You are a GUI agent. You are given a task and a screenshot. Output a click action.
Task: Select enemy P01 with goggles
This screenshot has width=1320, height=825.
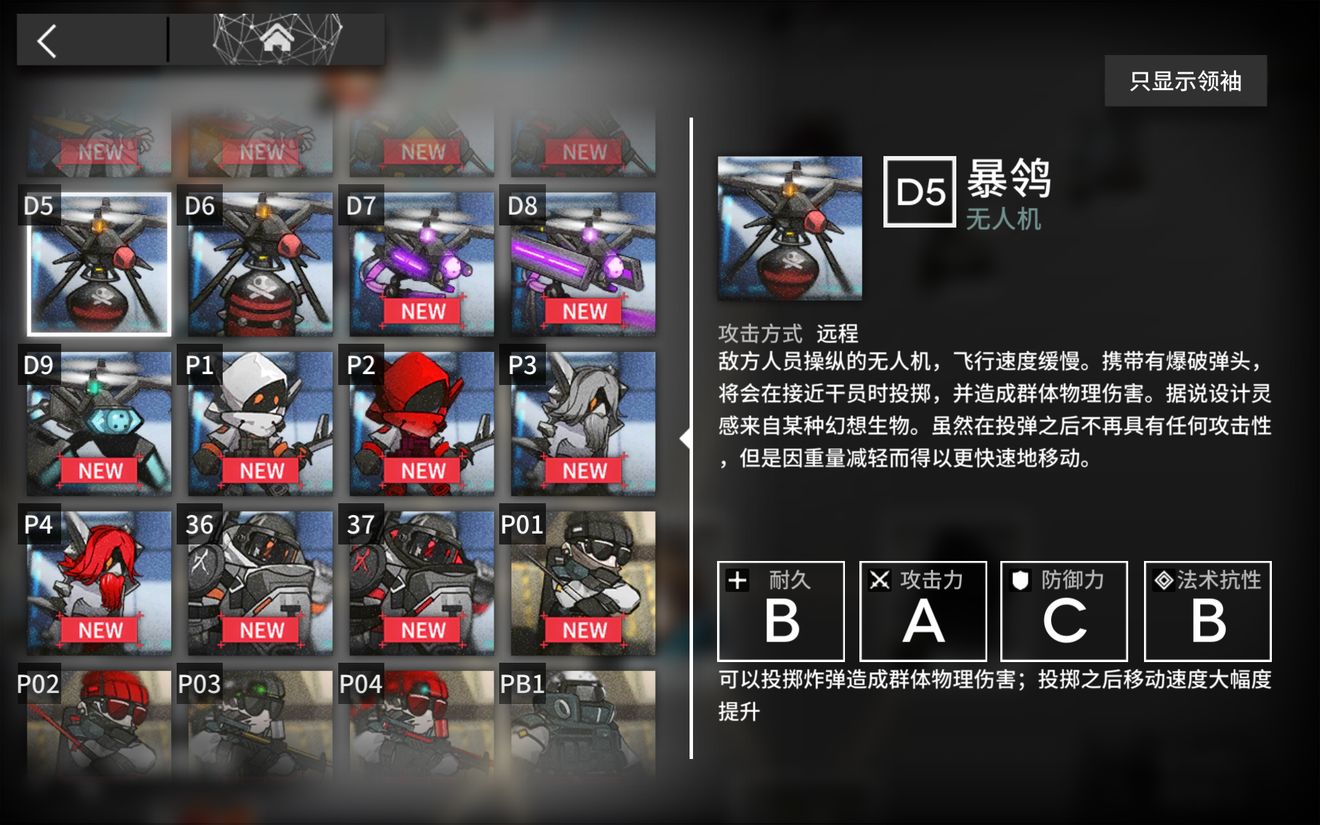coord(583,583)
